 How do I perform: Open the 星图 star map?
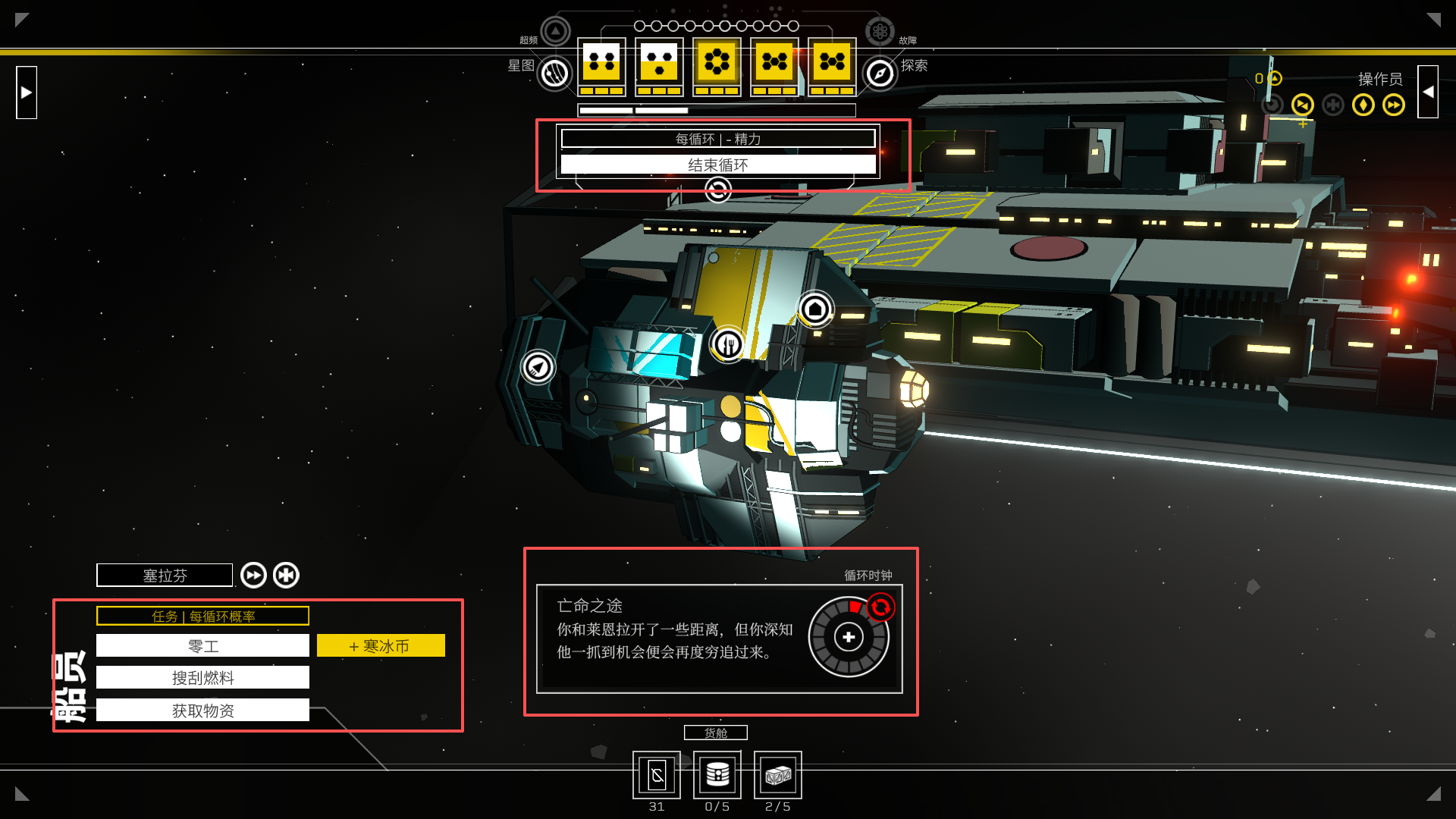[554, 74]
